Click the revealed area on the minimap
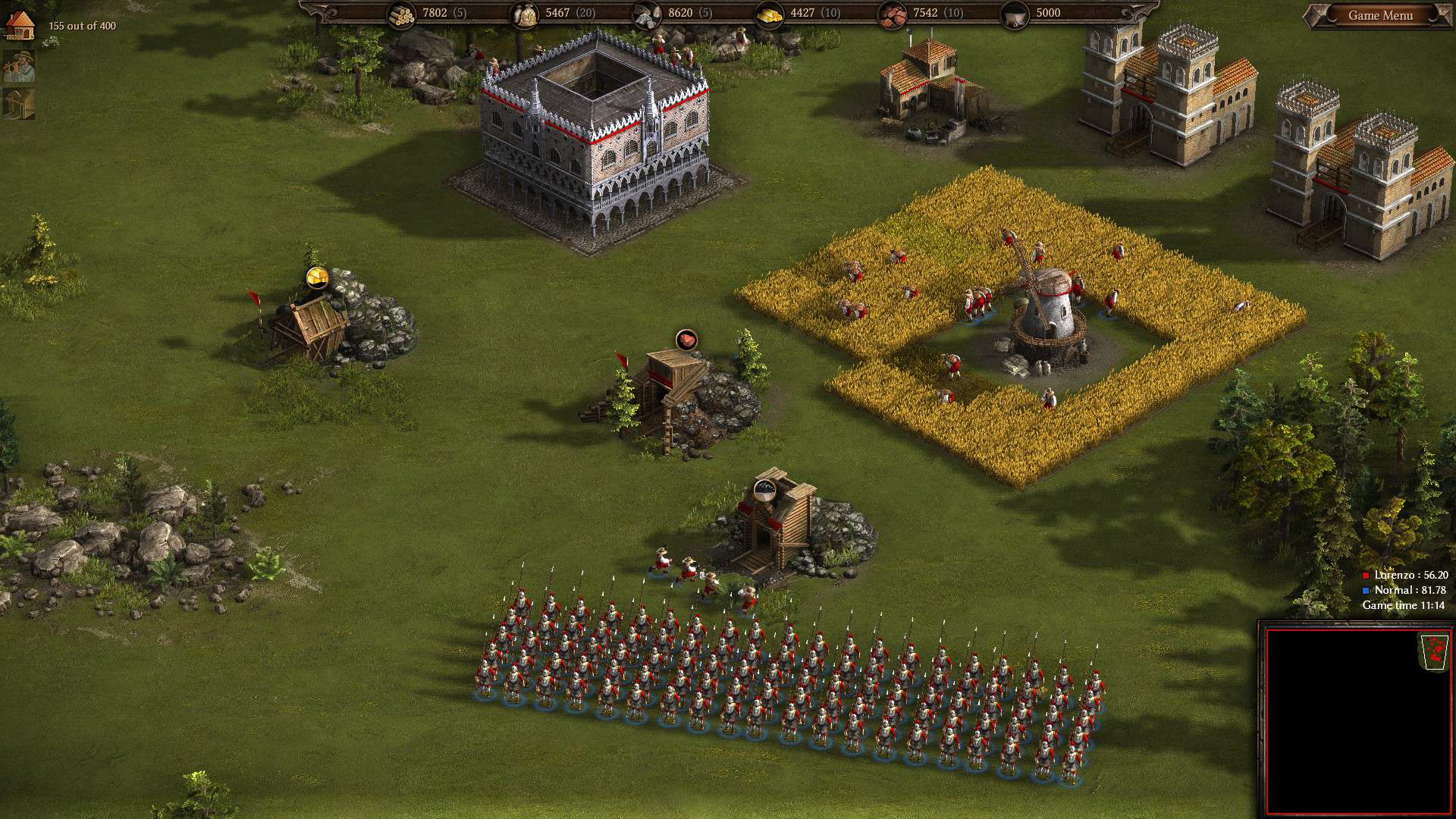This screenshot has width=1456, height=819. (1435, 651)
